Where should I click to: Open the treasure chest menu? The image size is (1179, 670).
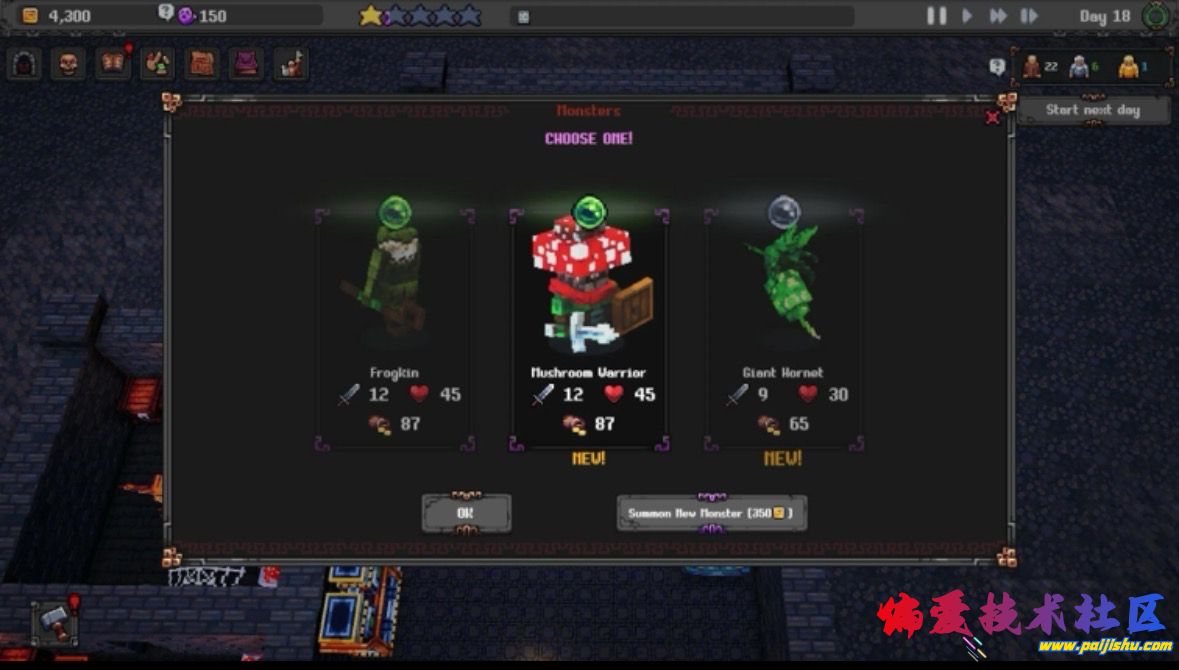click(x=202, y=64)
